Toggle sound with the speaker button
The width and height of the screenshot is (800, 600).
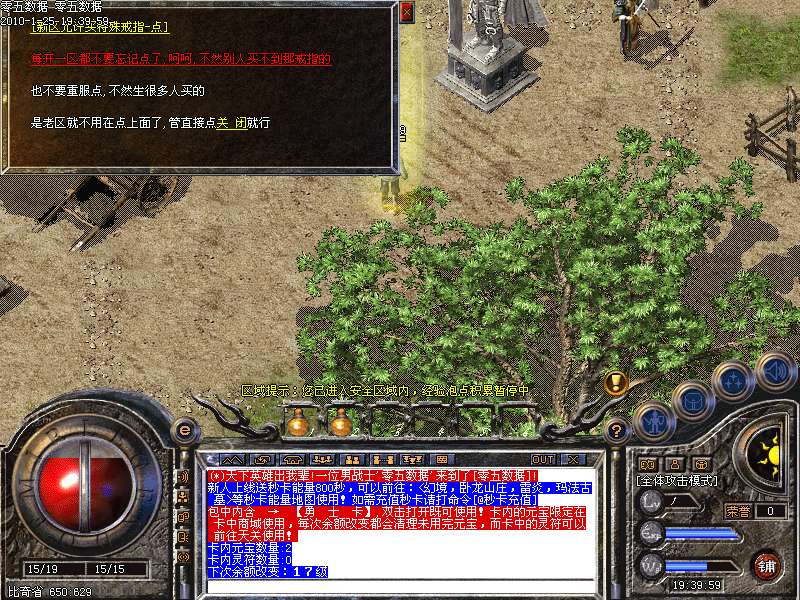coord(775,371)
